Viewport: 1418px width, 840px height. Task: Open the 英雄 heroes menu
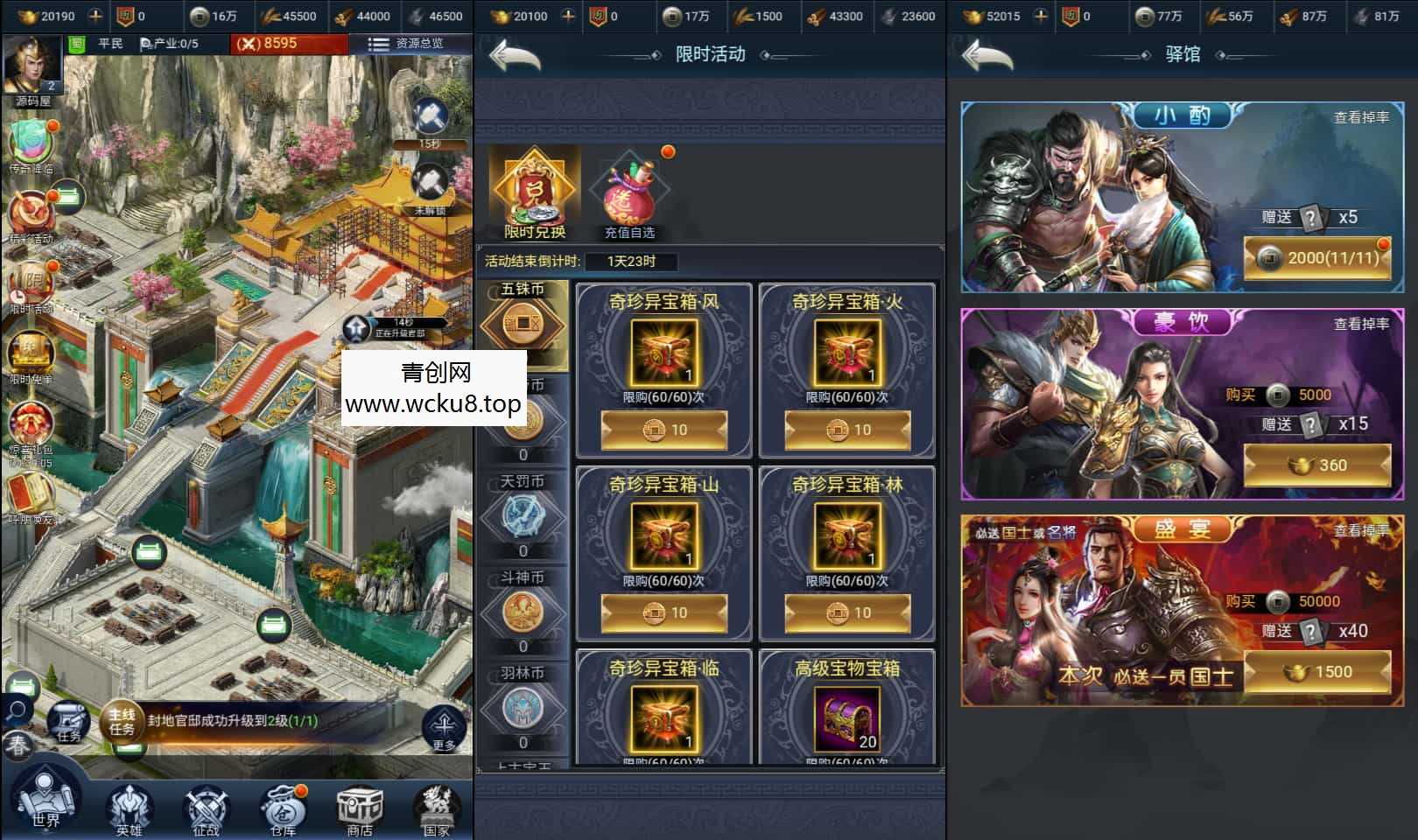tap(129, 808)
